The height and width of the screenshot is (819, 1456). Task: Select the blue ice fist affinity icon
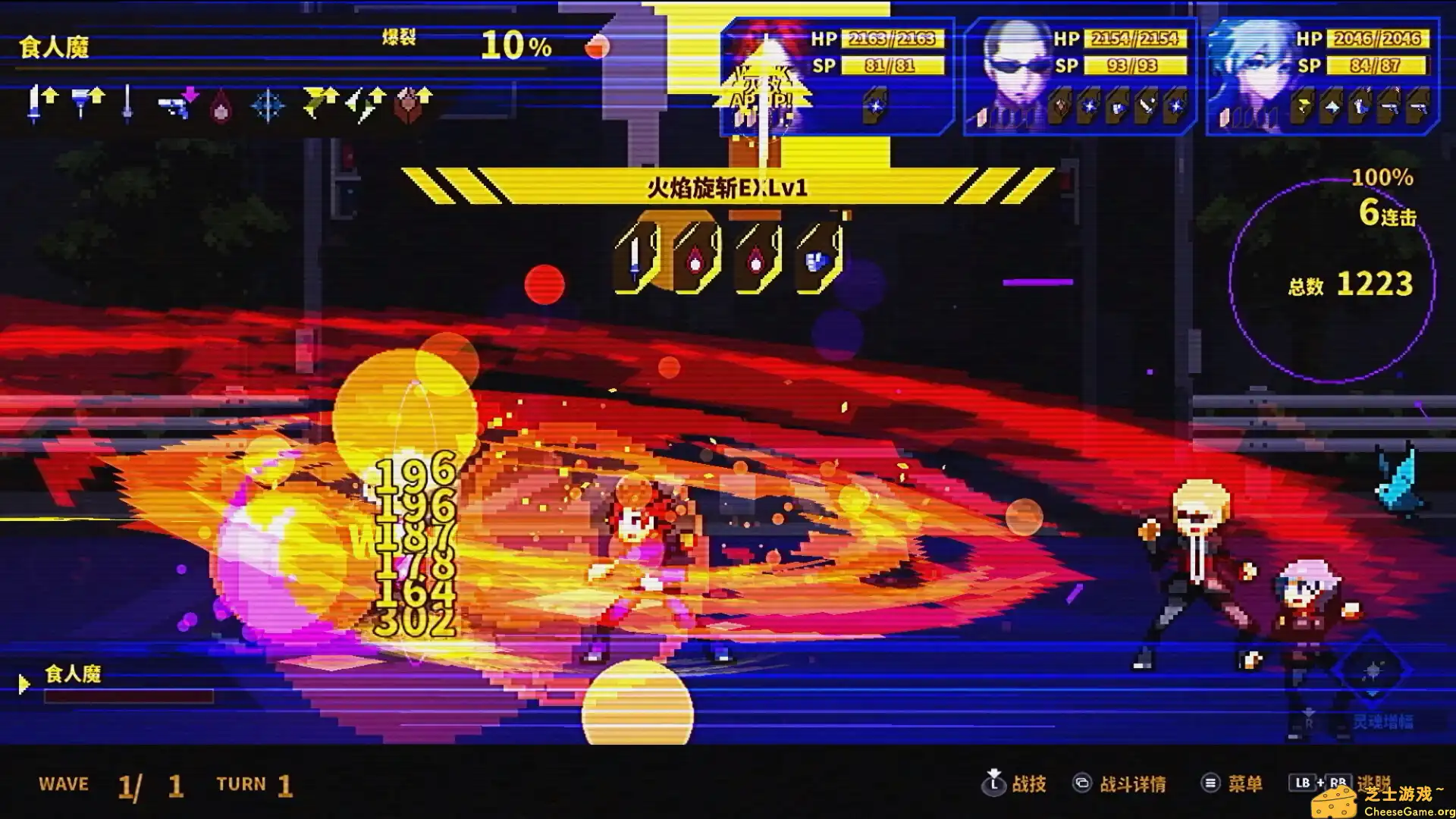(x=813, y=258)
